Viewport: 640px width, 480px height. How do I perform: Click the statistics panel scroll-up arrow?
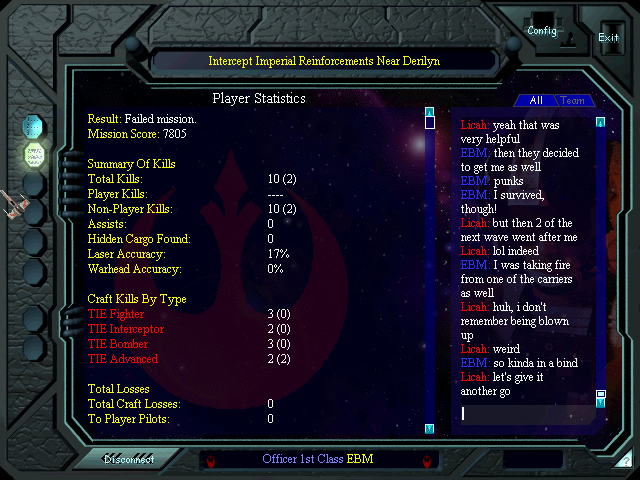tap(429, 112)
